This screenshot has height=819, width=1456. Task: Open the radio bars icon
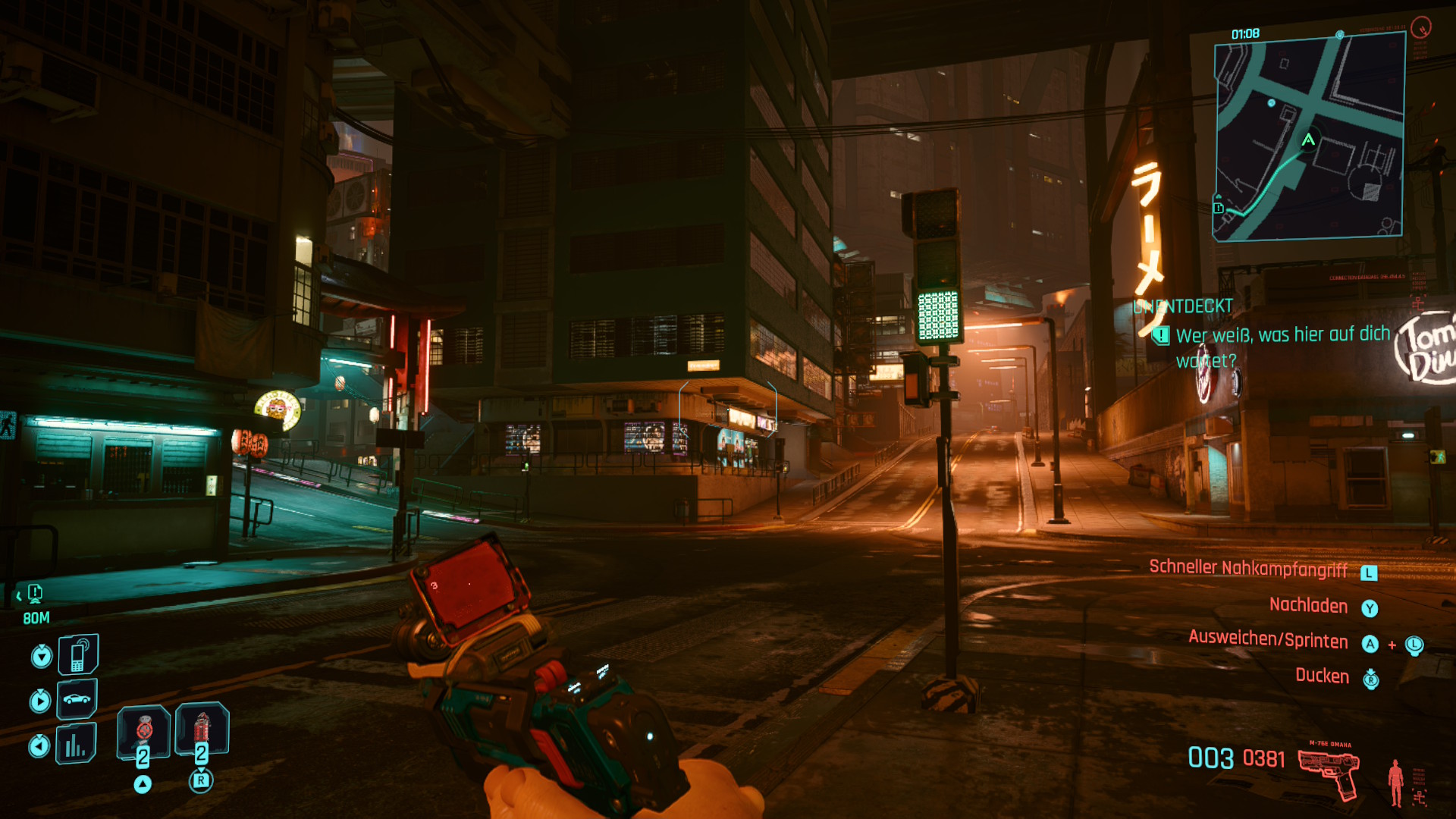click(76, 744)
